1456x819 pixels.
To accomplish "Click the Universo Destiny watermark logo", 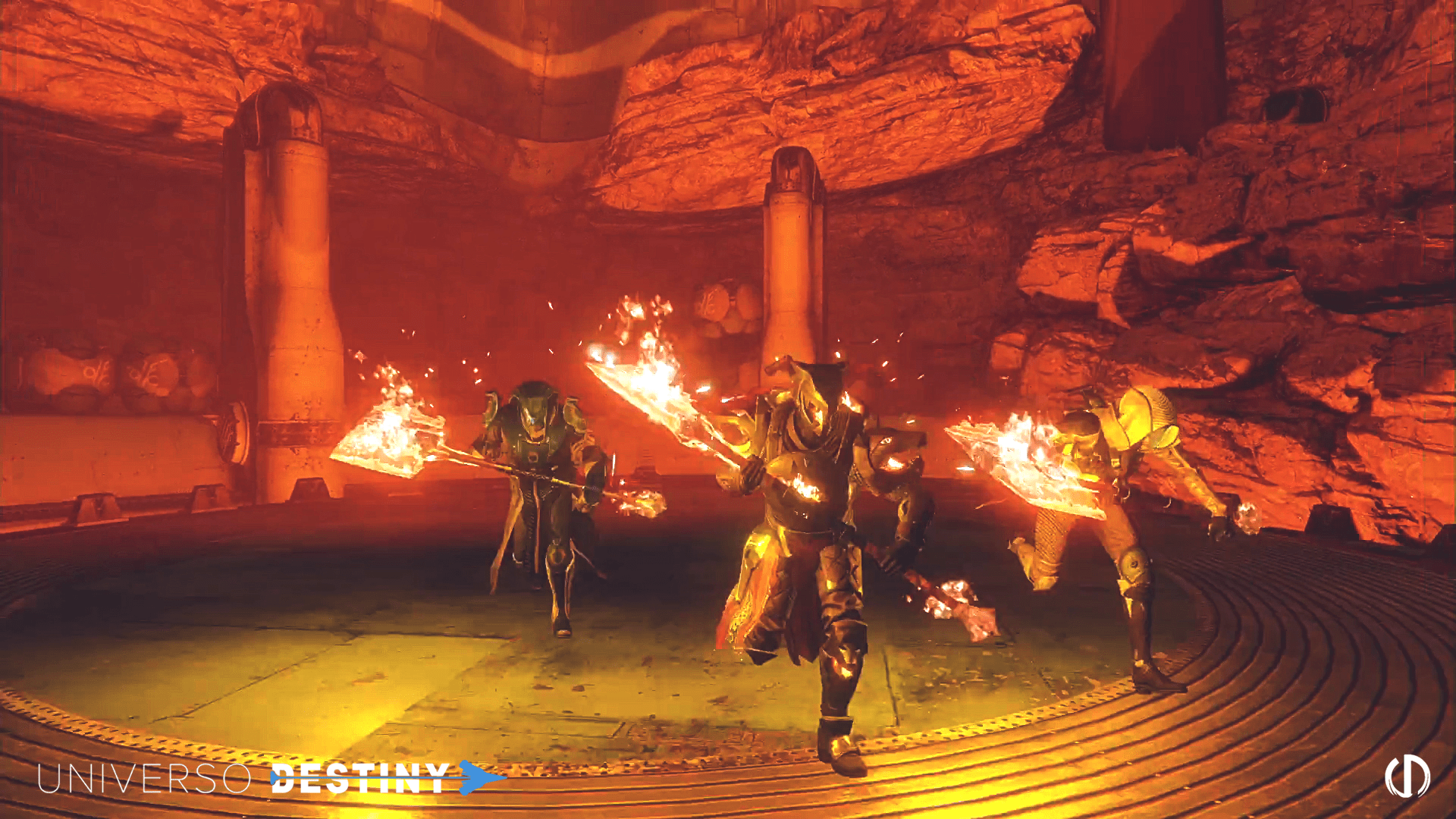I will click(269, 779).
